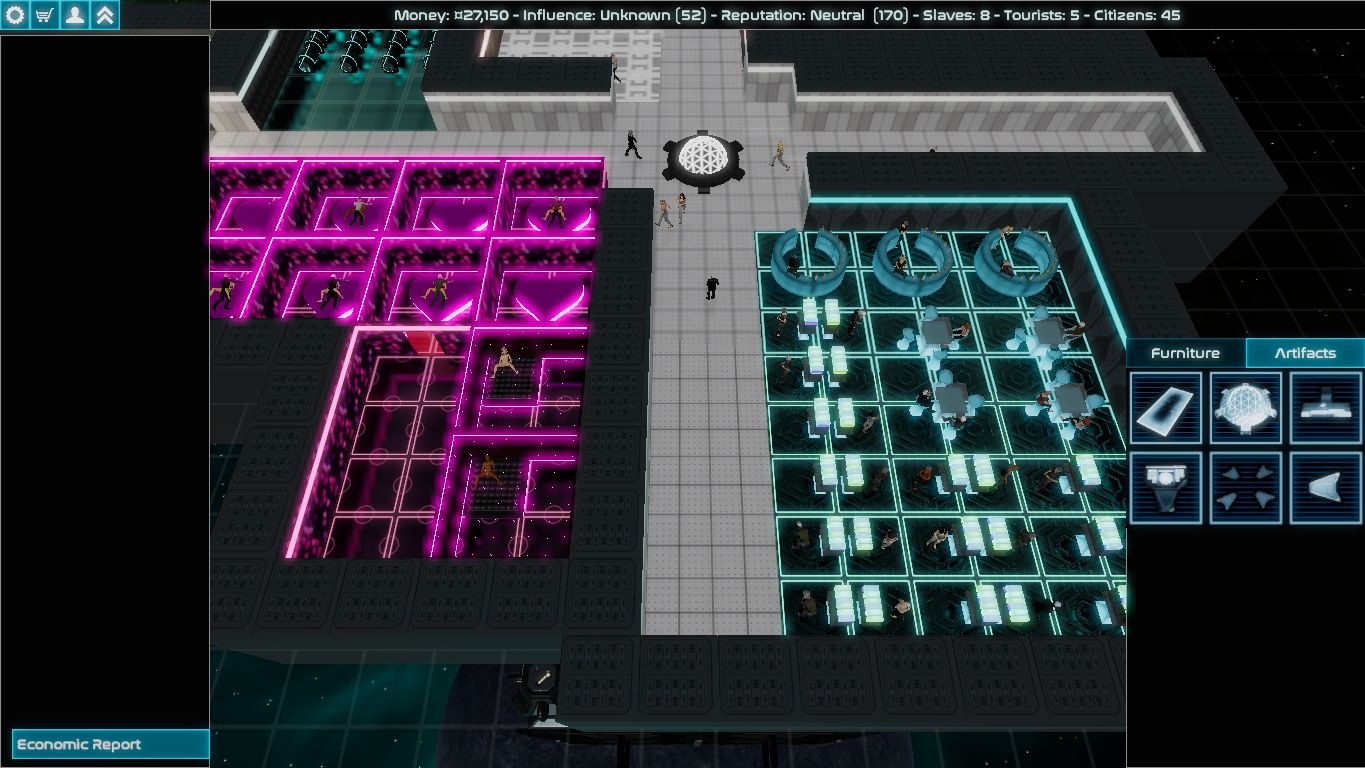Open the person silhouette panel

coord(75,15)
